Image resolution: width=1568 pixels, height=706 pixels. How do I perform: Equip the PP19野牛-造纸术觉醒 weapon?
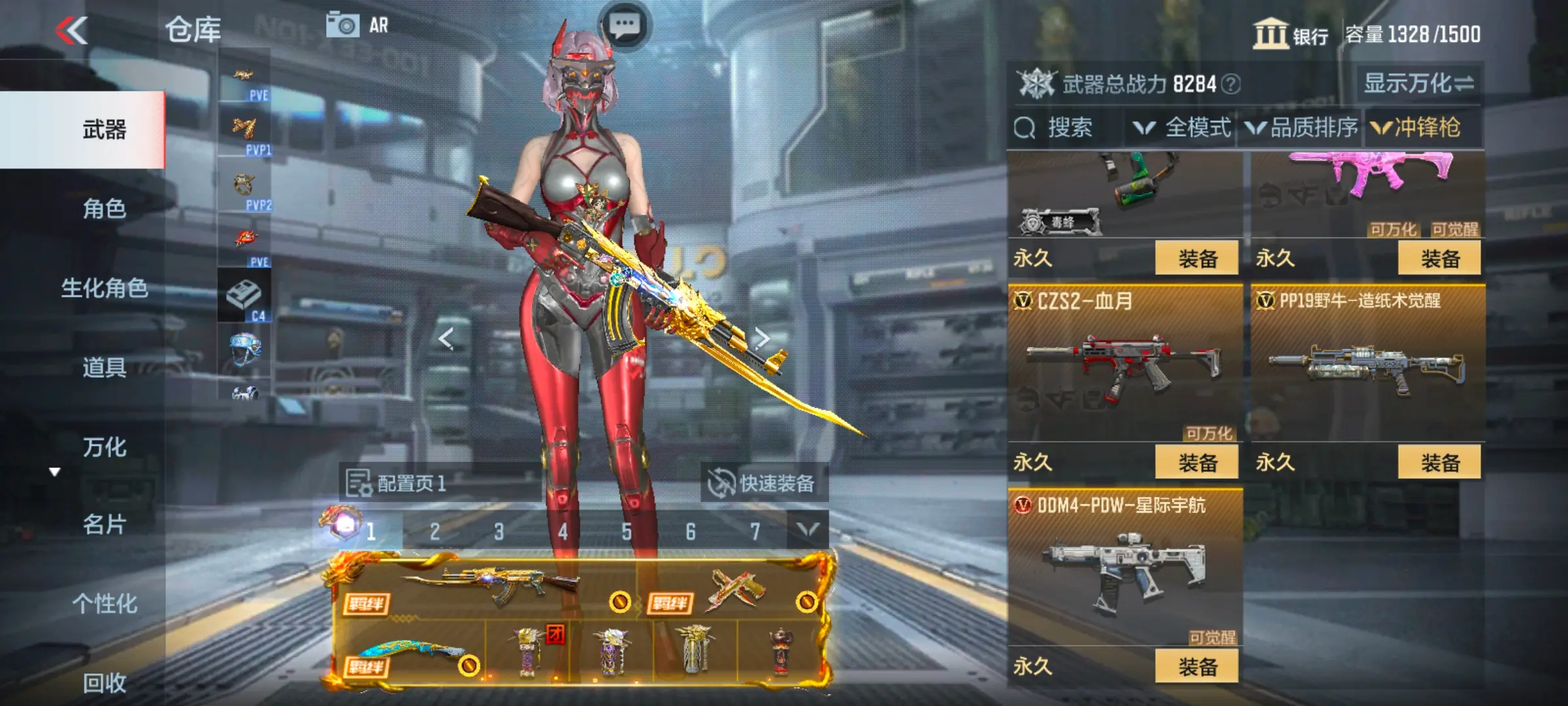click(1439, 462)
